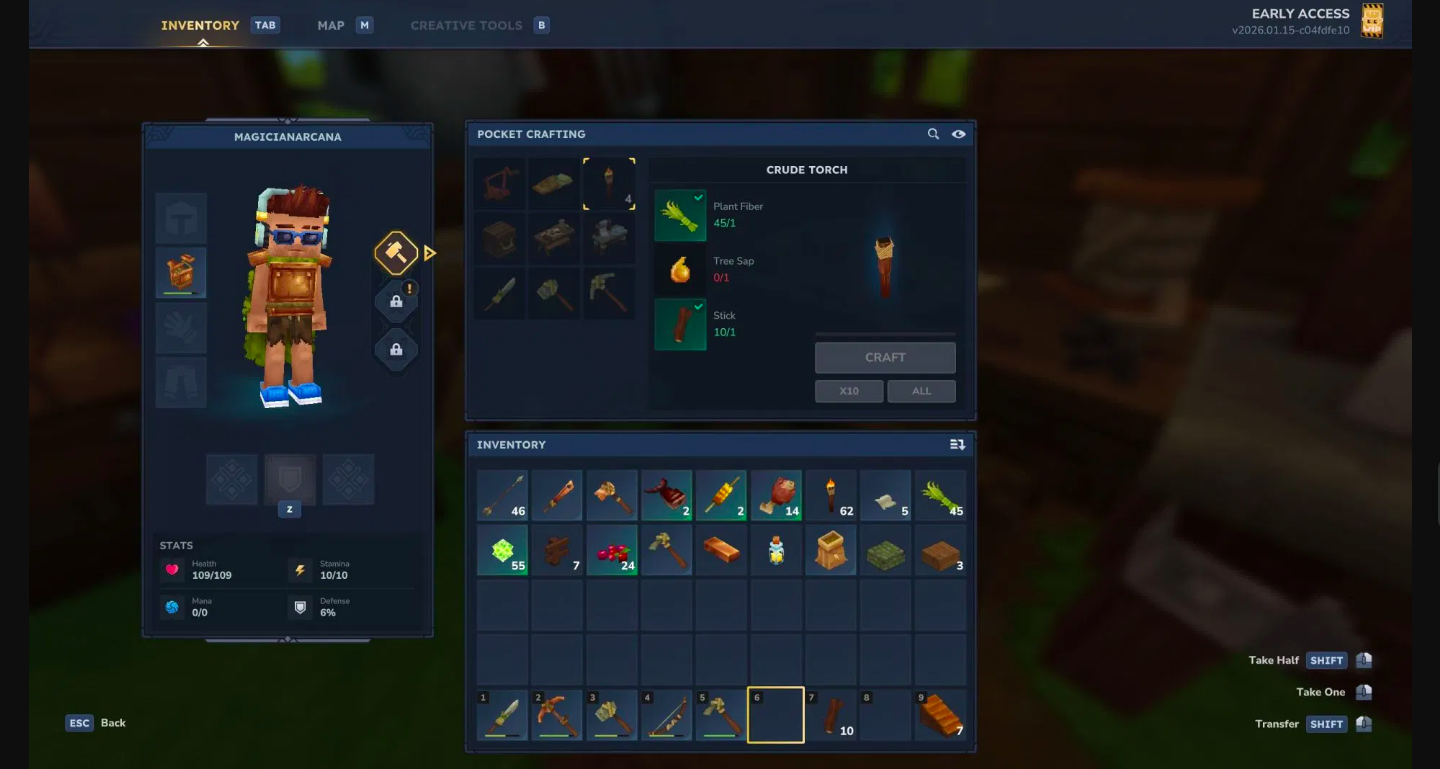Open the chest armor equipment slot
1440x769 pixels.
pyautogui.click(x=181, y=271)
